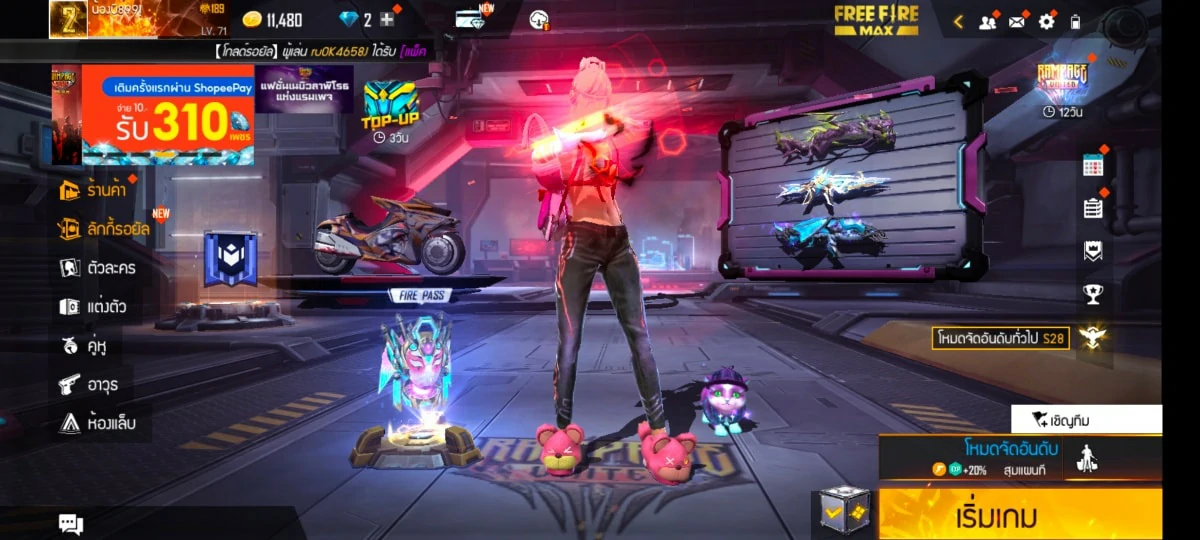This screenshot has height=540, width=1200.
Task: Open the chat bubble icon
Action: [x=71, y=523]
